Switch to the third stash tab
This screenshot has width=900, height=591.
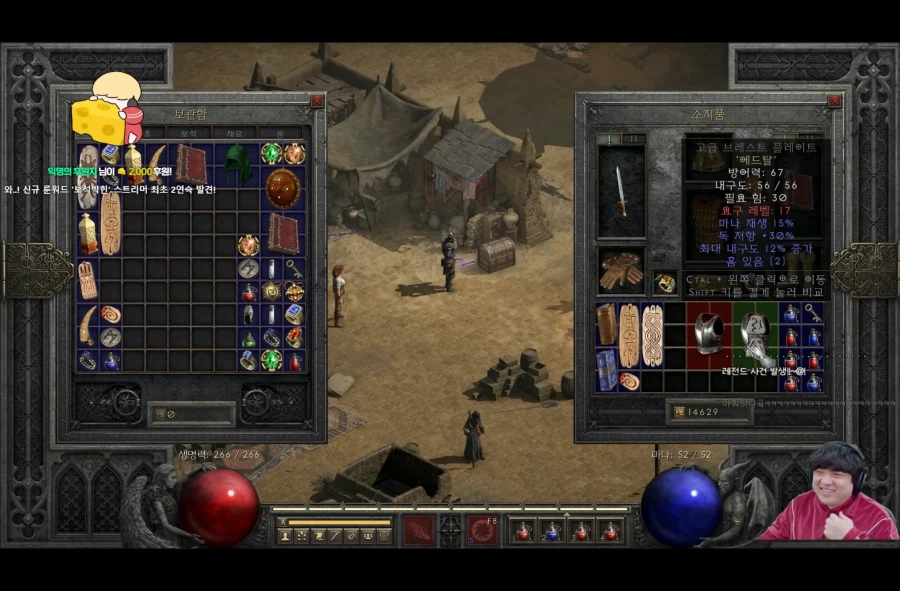pos(234,133)
